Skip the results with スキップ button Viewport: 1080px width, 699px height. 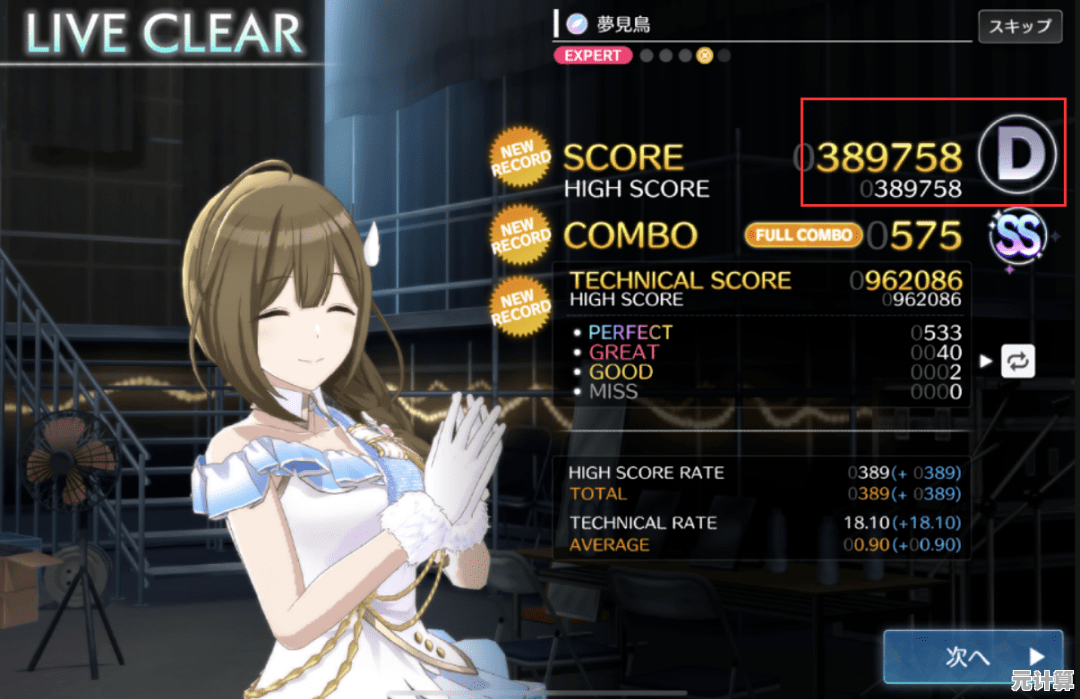pos(1019,26)
